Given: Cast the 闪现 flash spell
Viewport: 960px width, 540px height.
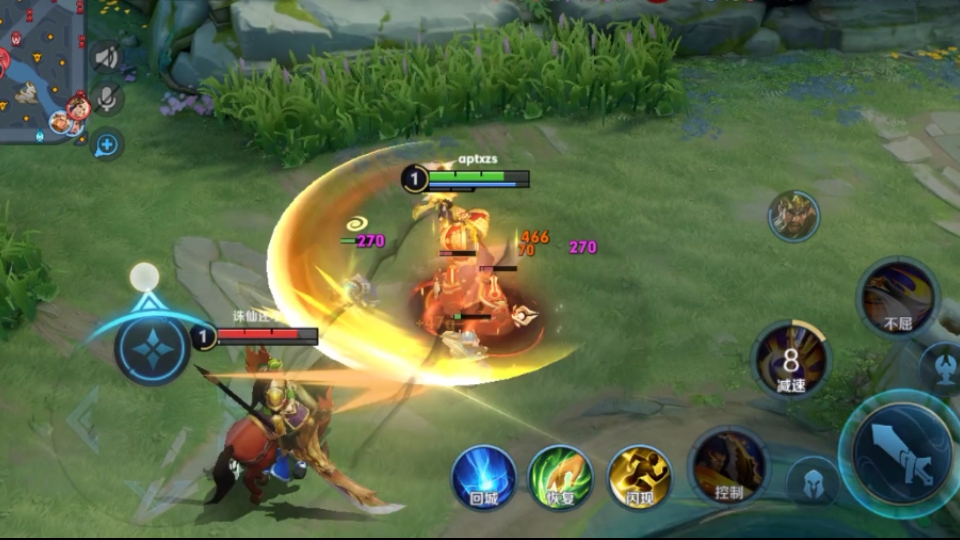Looking at the screenshot, I should [x=640, y=476].
